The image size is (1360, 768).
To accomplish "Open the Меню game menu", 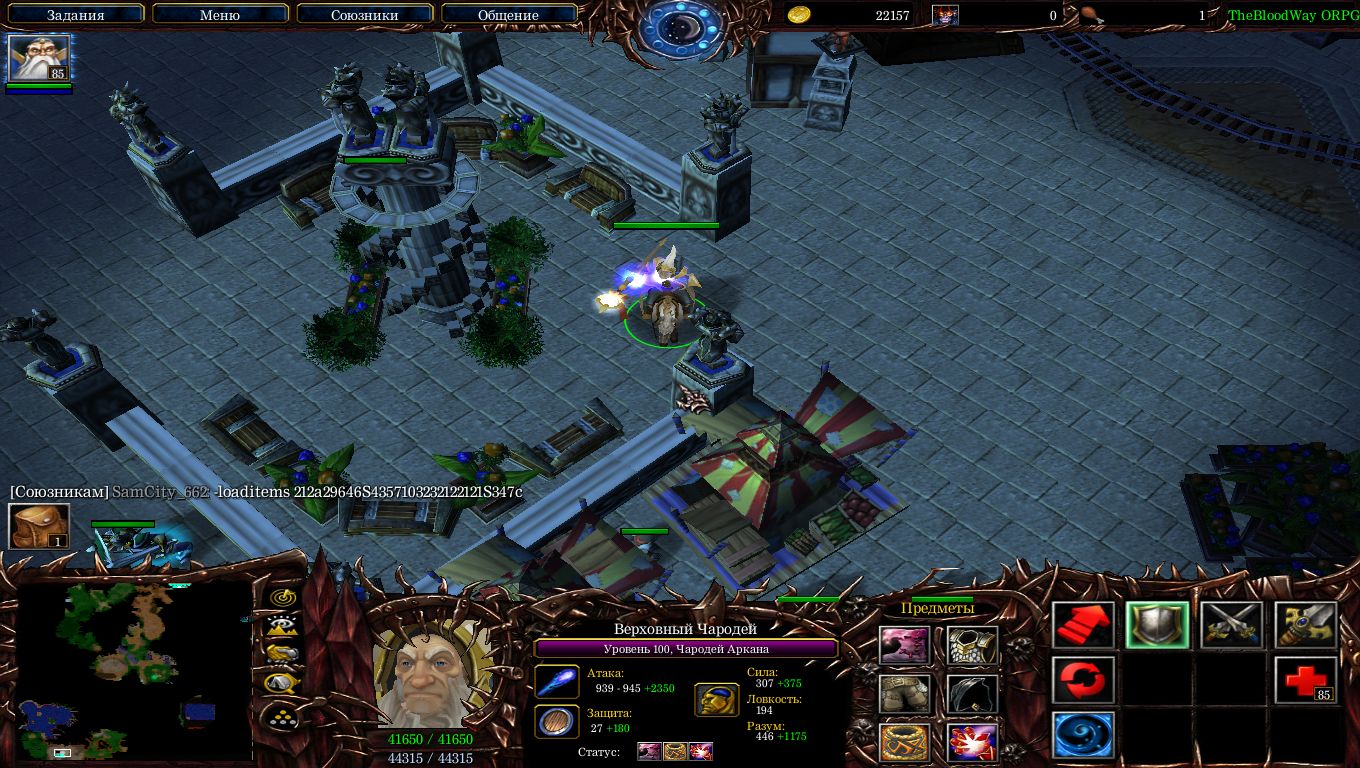I will pyautogui.click(x=220, y=15).
